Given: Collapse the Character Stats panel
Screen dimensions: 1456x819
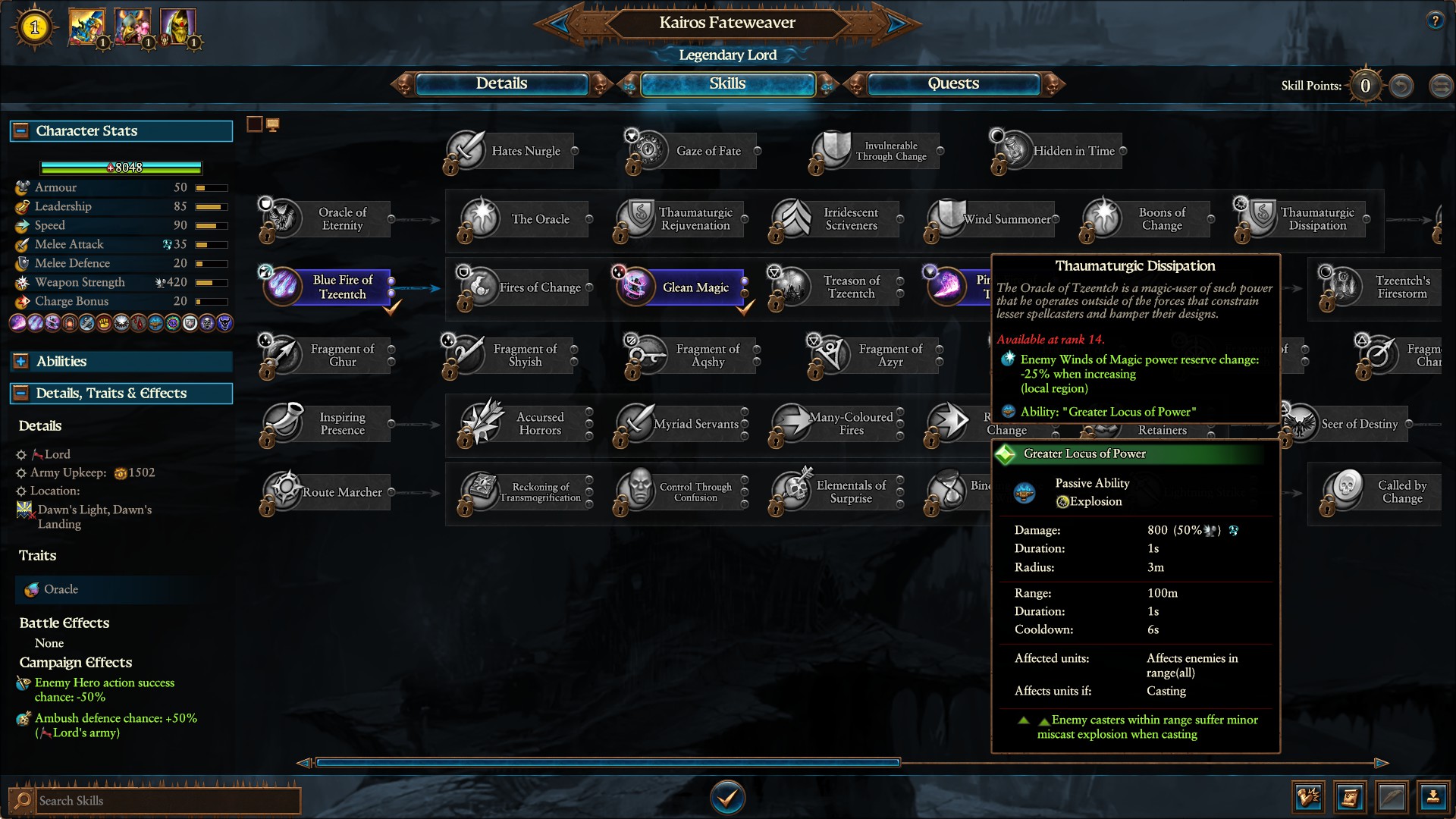Looking at the screenshot, I should point(20,130).
